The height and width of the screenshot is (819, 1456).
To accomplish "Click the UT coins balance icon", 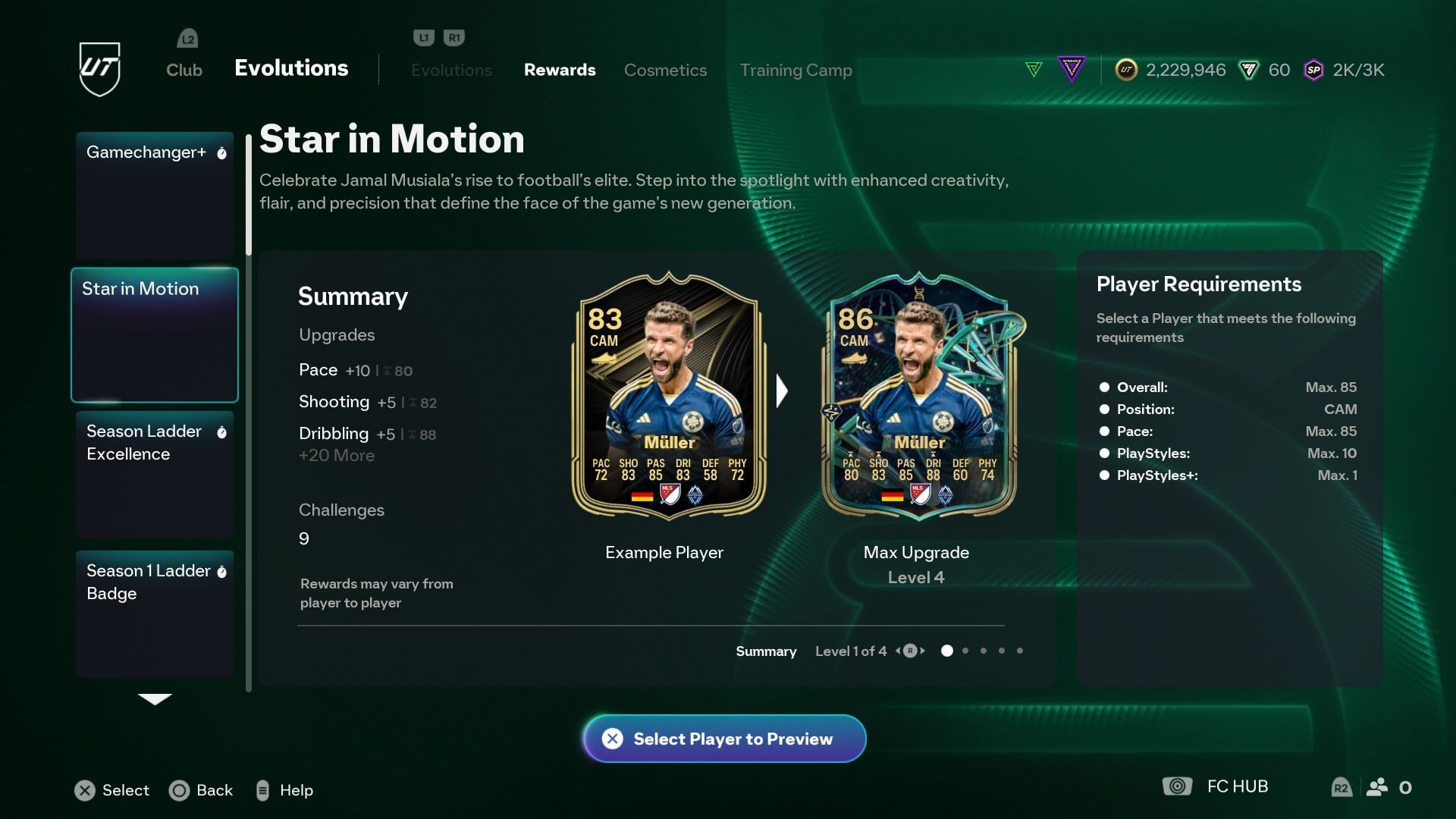I will [1126, 70].
